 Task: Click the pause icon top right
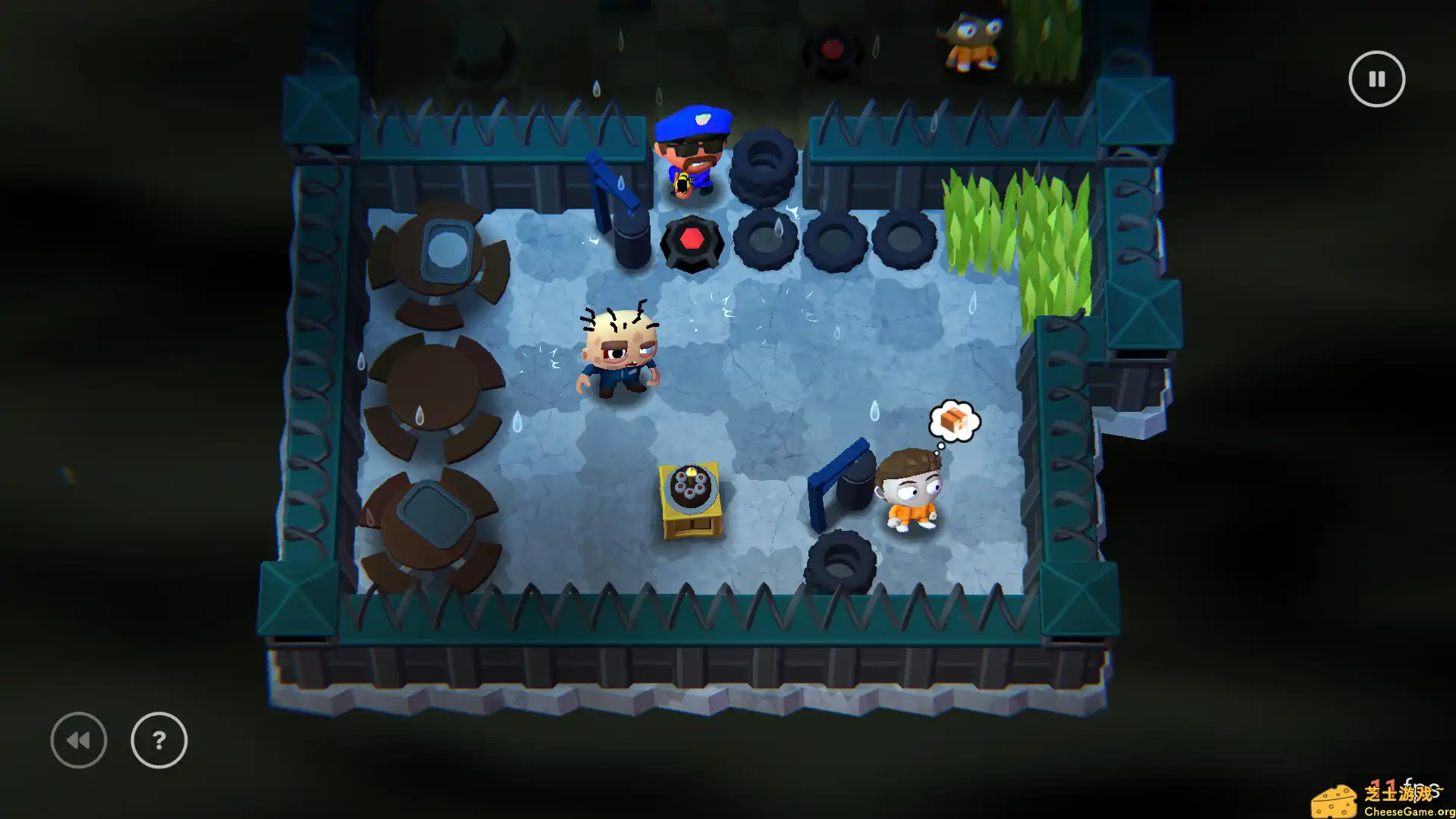click(x=1377, y=78)
